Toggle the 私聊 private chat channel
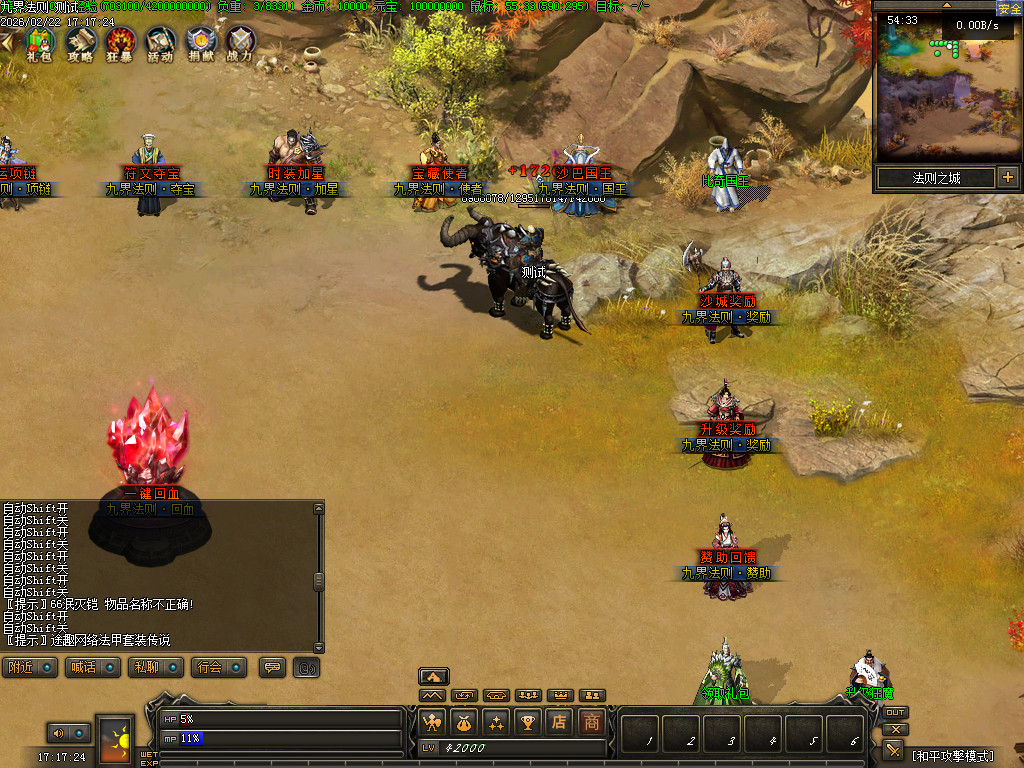1024x768 pixels. pos(155,667)
